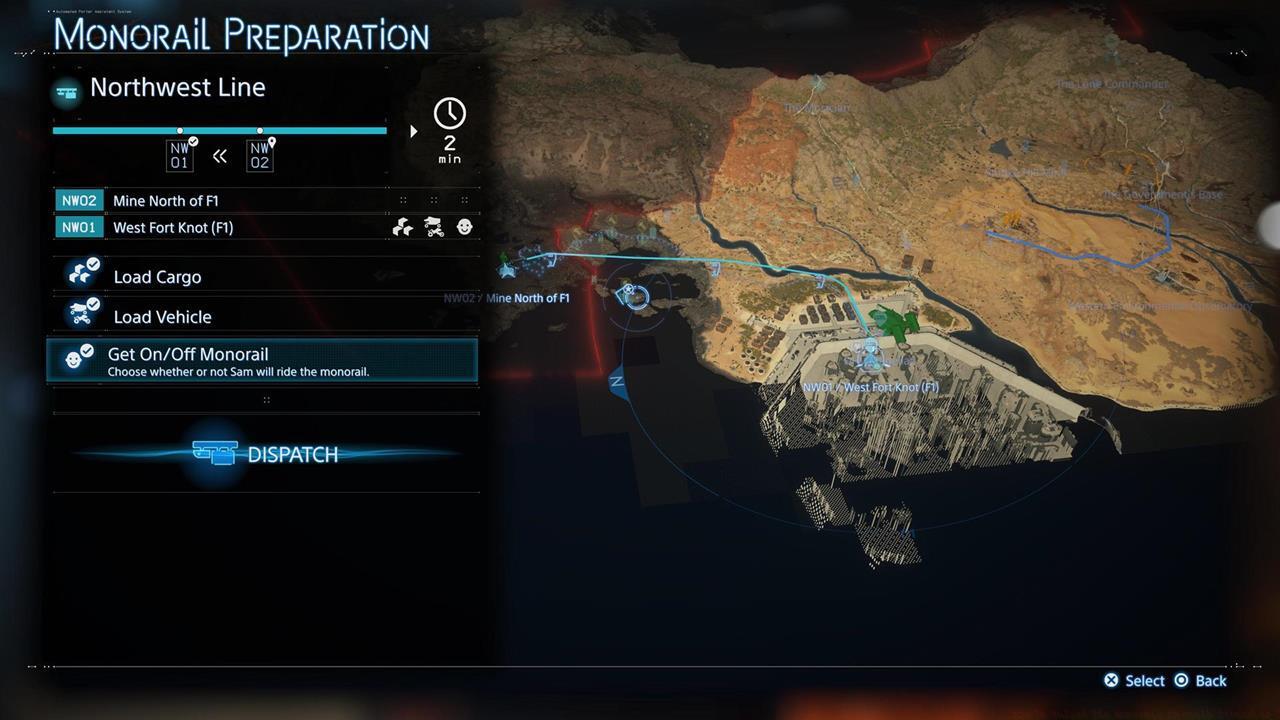
Task: Click the rider face icon on NW01 row
Action: [463, 227]
